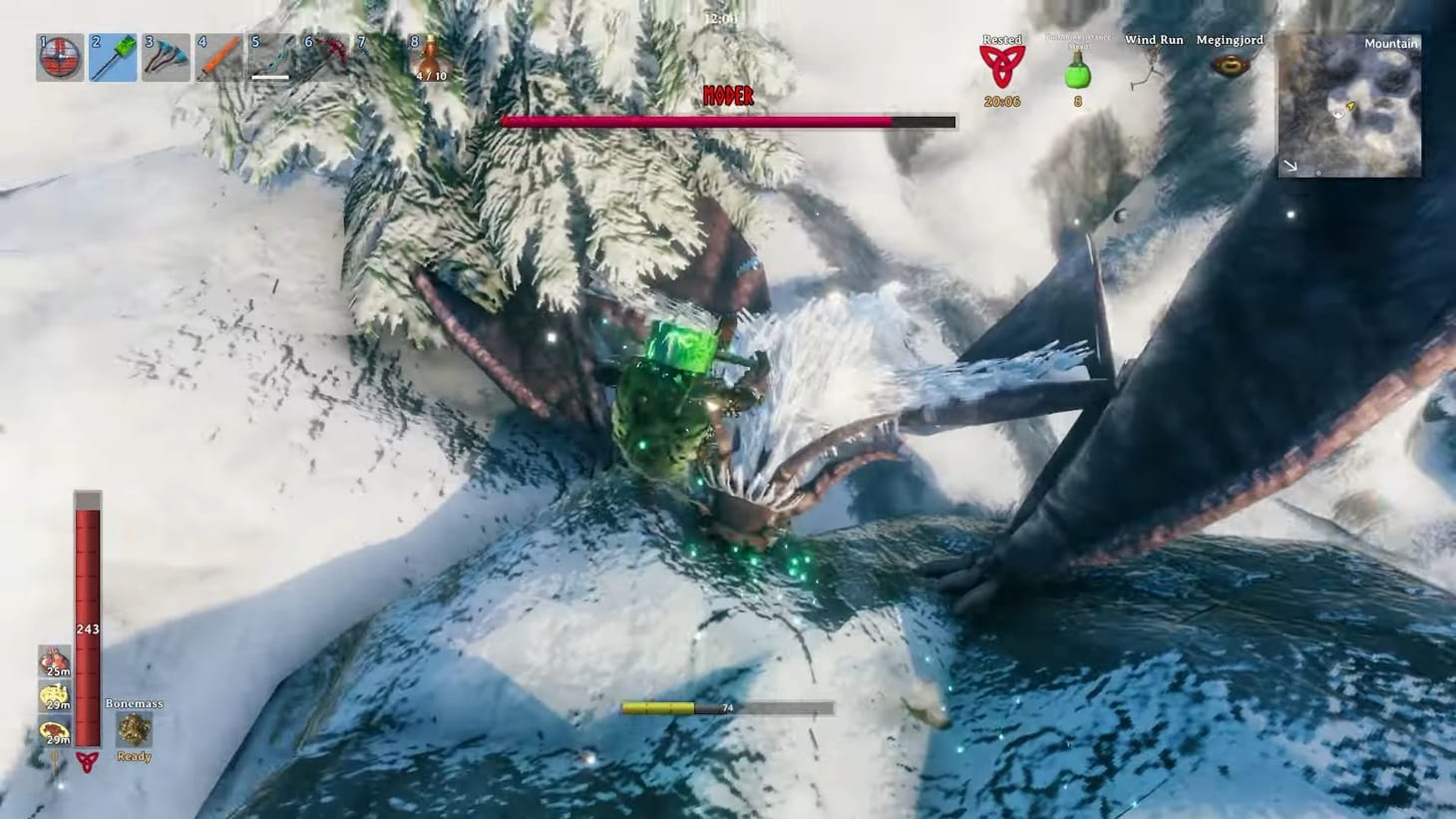Click the Ready label under Bonemass power
The height and width of the screenshot is (819, 1456).
[x=133, y=756]
